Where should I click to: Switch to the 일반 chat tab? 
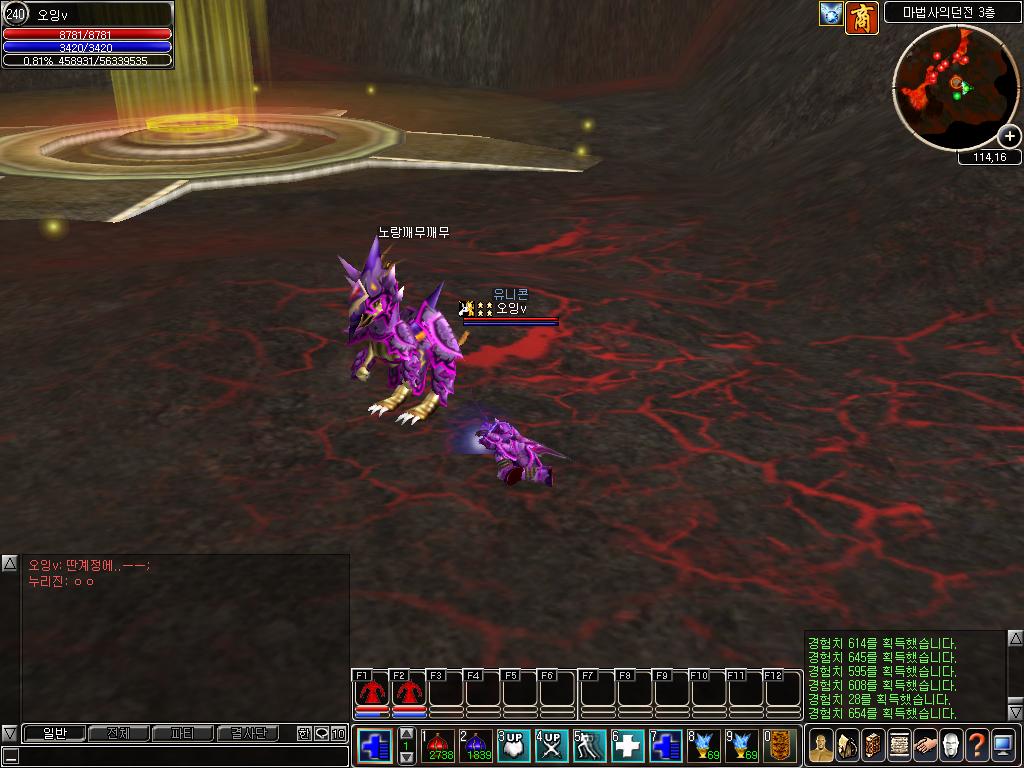coord(54,733)
